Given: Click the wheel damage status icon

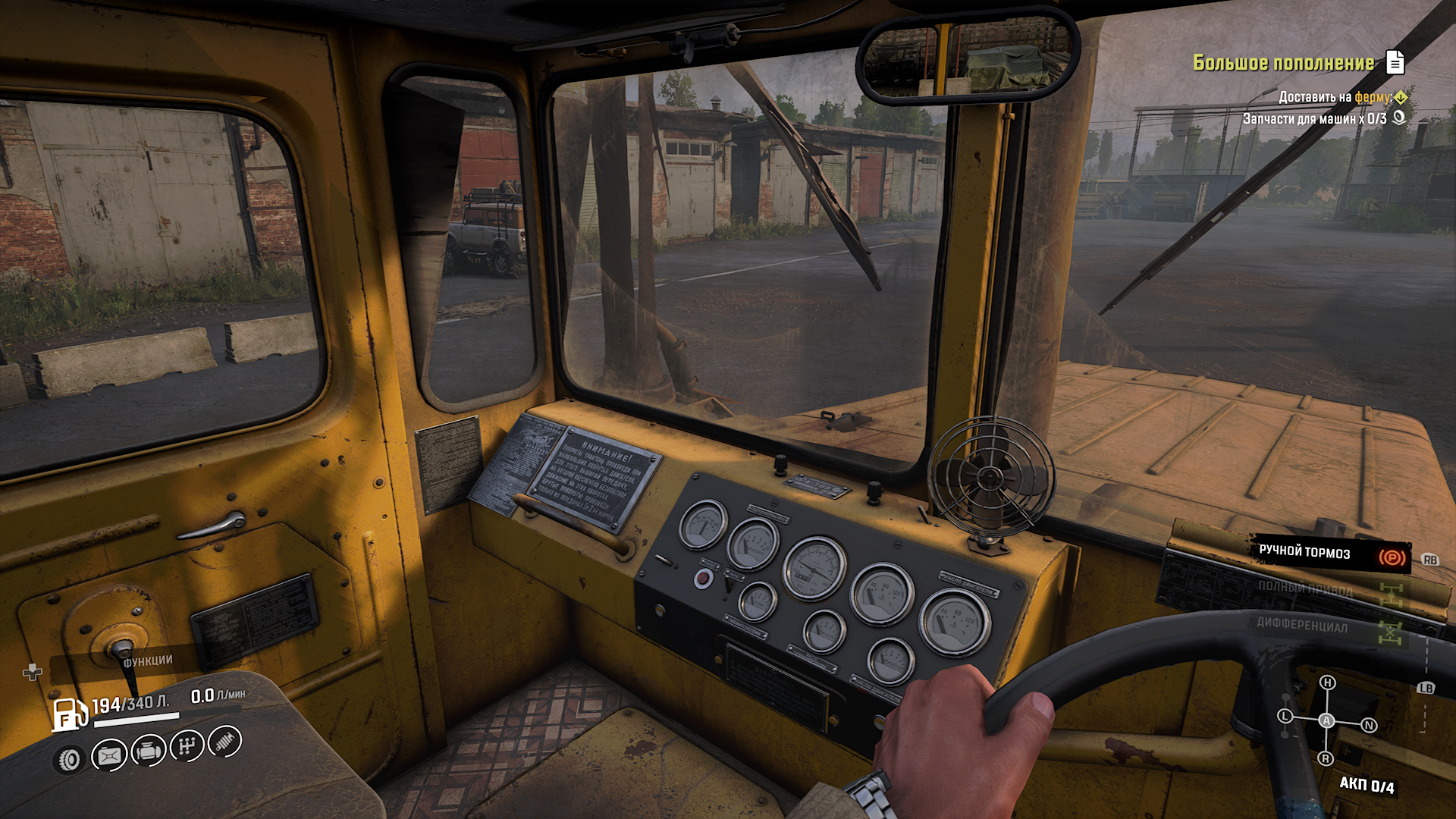Looking at the screenshot, I should pos(70,759).
